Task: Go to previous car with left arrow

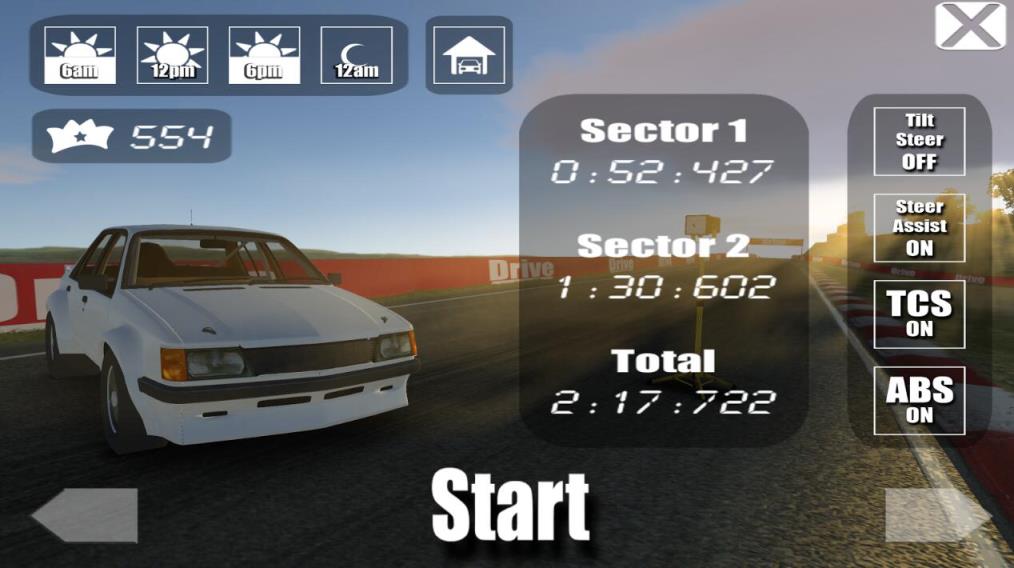Action: [84, 515]
